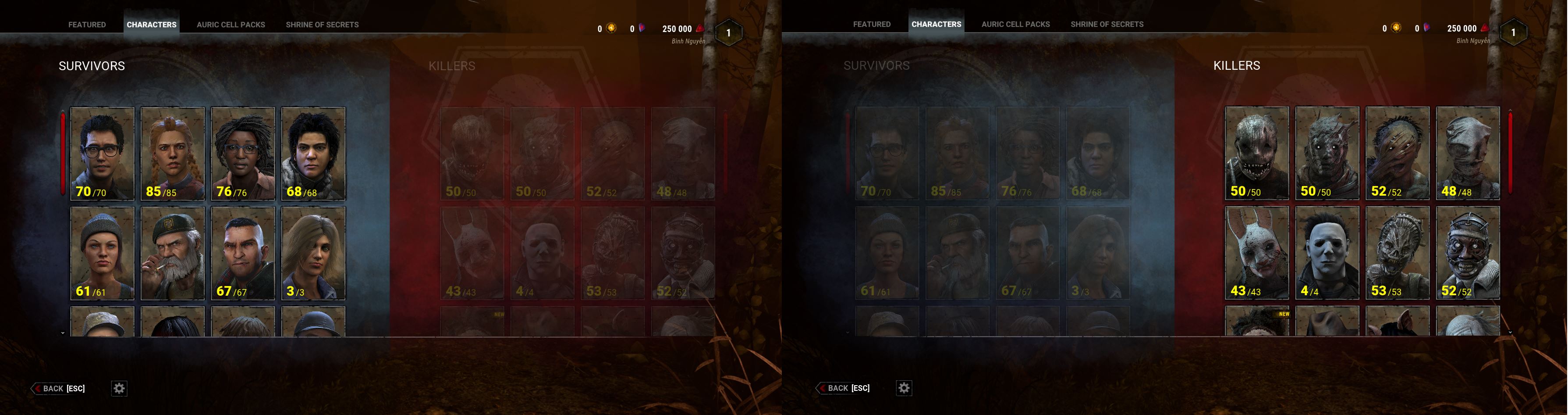The width and height of the screenshot is (1568, 415).
Task: Toggle the dimmed Survivors section active
Action: coord(876,65)
